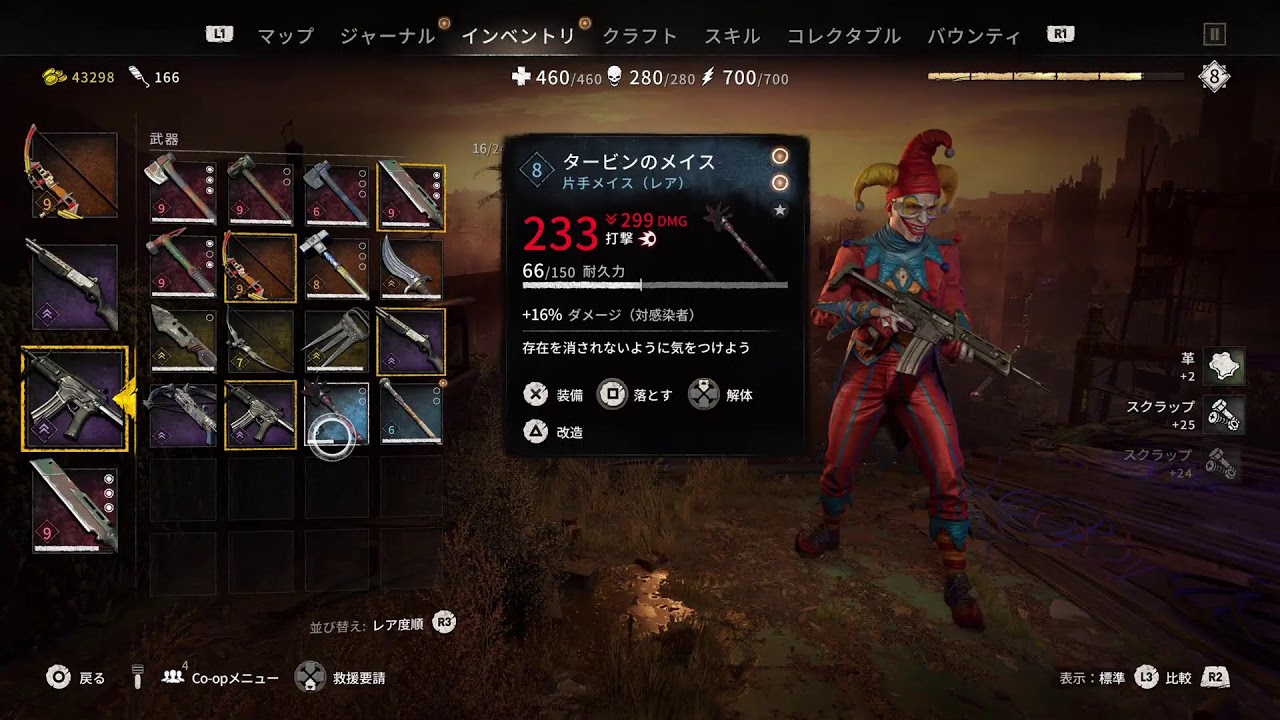Screen dimensions: 1280x720
Task: Click the star favorite marker on the mace panel
Action: tap(780, 210)
